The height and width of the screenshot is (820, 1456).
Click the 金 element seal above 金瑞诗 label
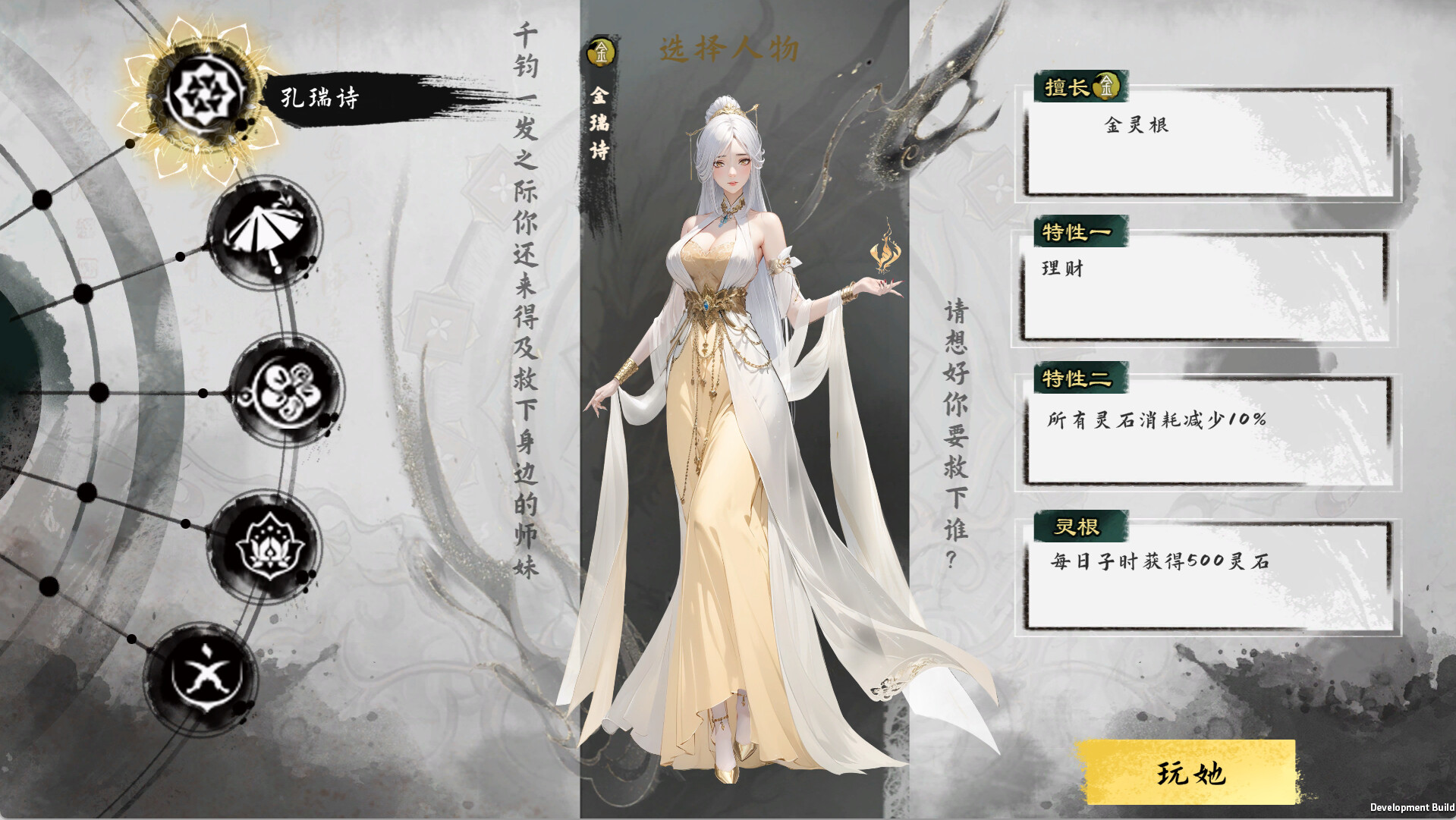tap(599, 52)
